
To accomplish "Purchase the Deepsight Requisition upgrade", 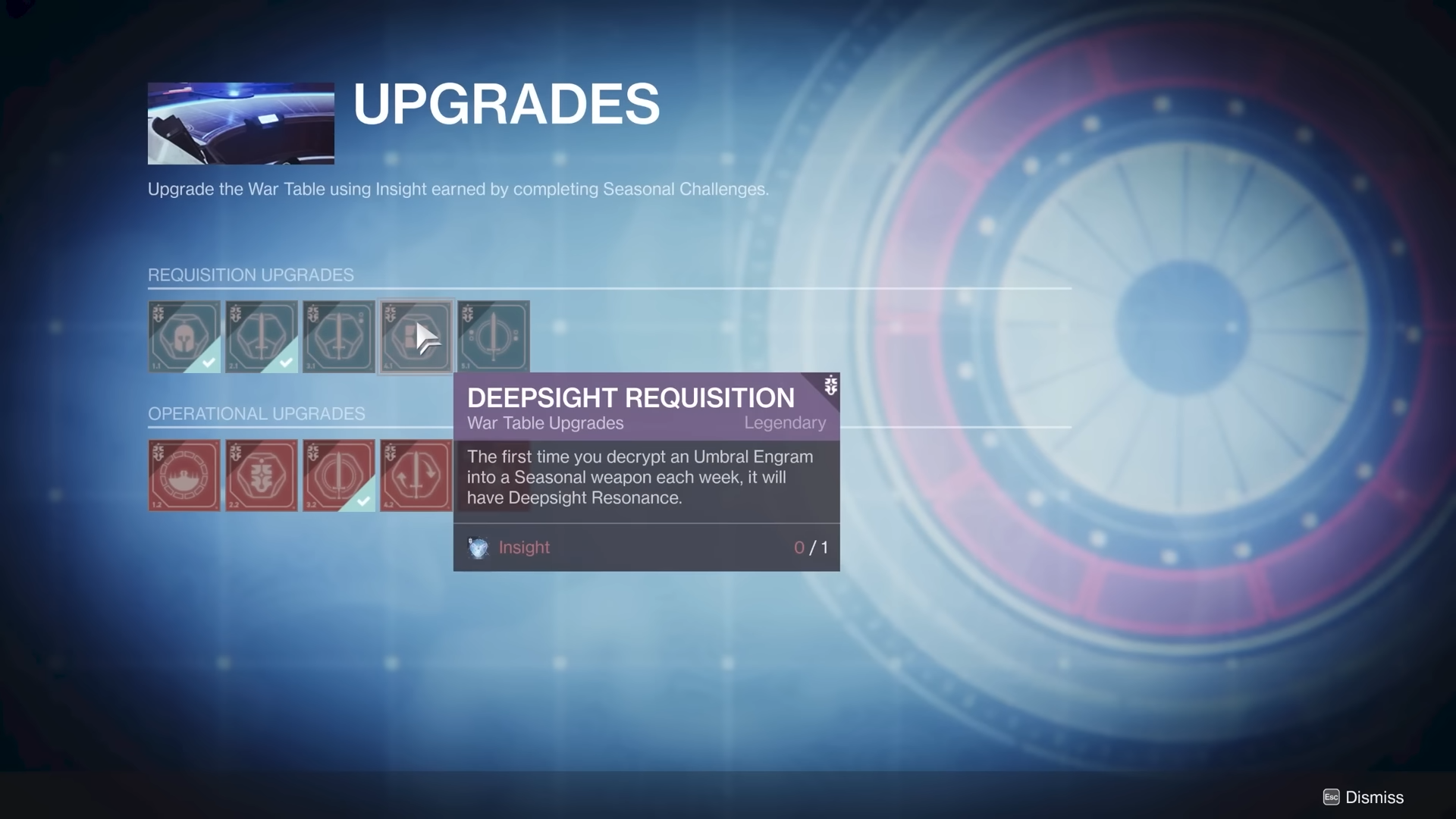I will (416, 337).
